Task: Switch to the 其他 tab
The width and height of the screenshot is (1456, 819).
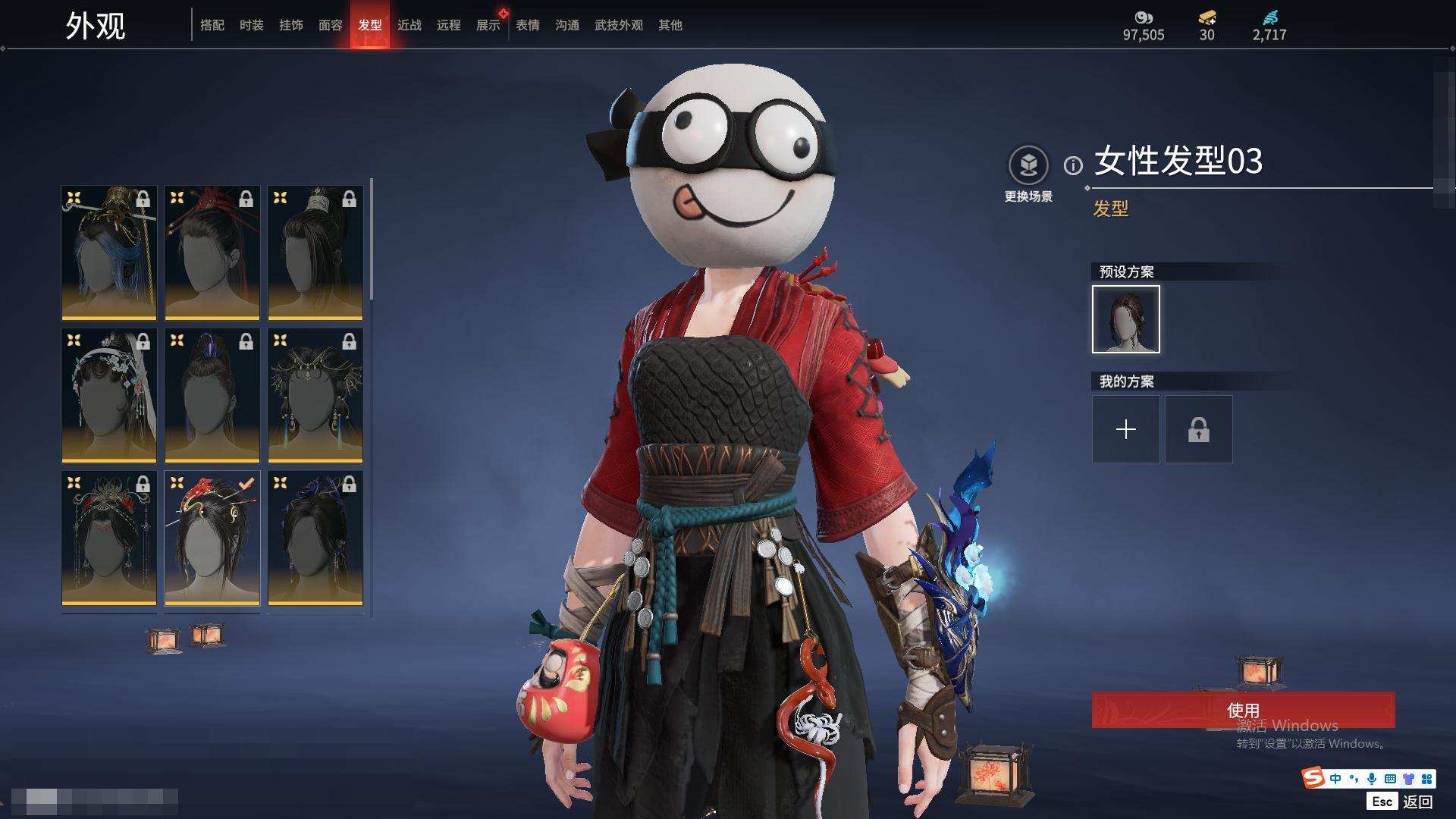Action: point(670,25)
